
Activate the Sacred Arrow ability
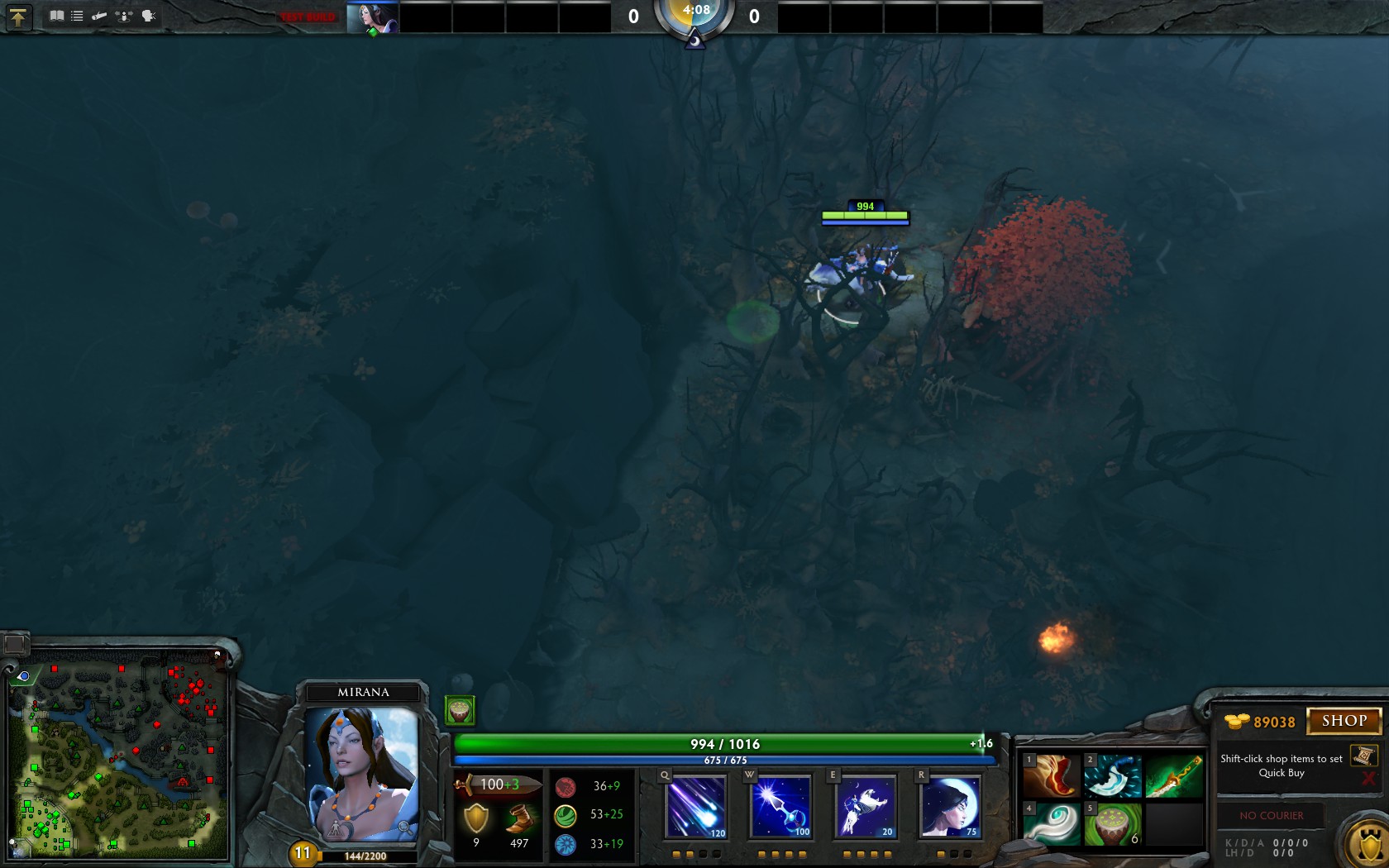tap(780, 806)
